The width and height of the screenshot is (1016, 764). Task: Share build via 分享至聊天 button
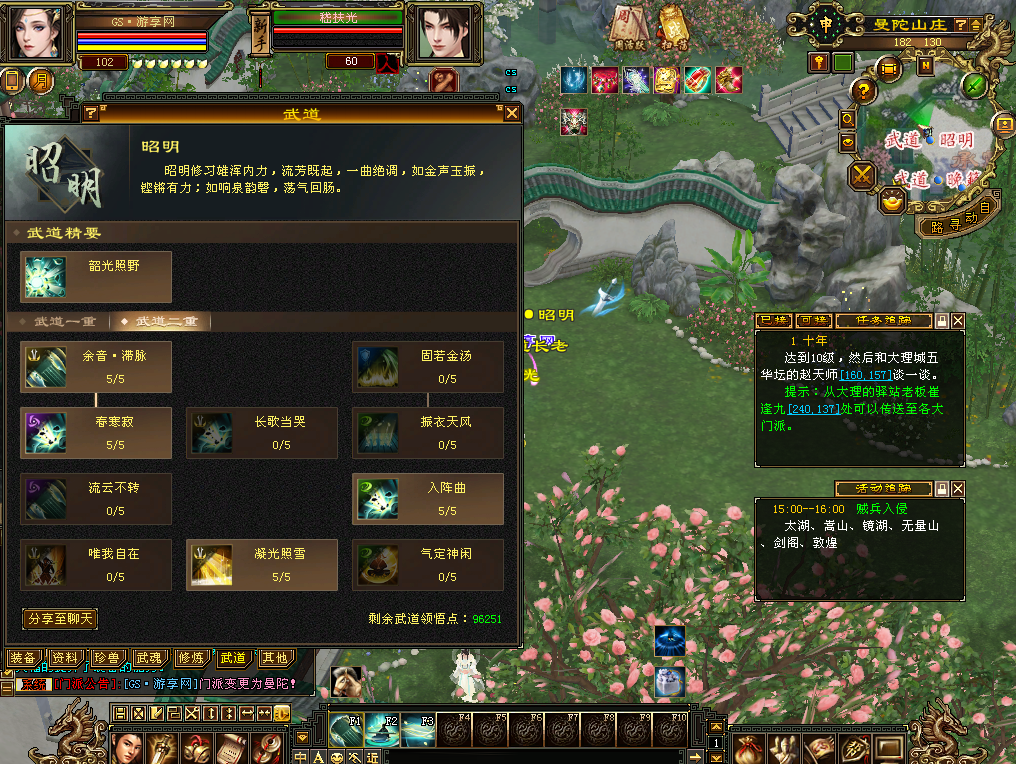pyautogui.click(x=60, y=619)
